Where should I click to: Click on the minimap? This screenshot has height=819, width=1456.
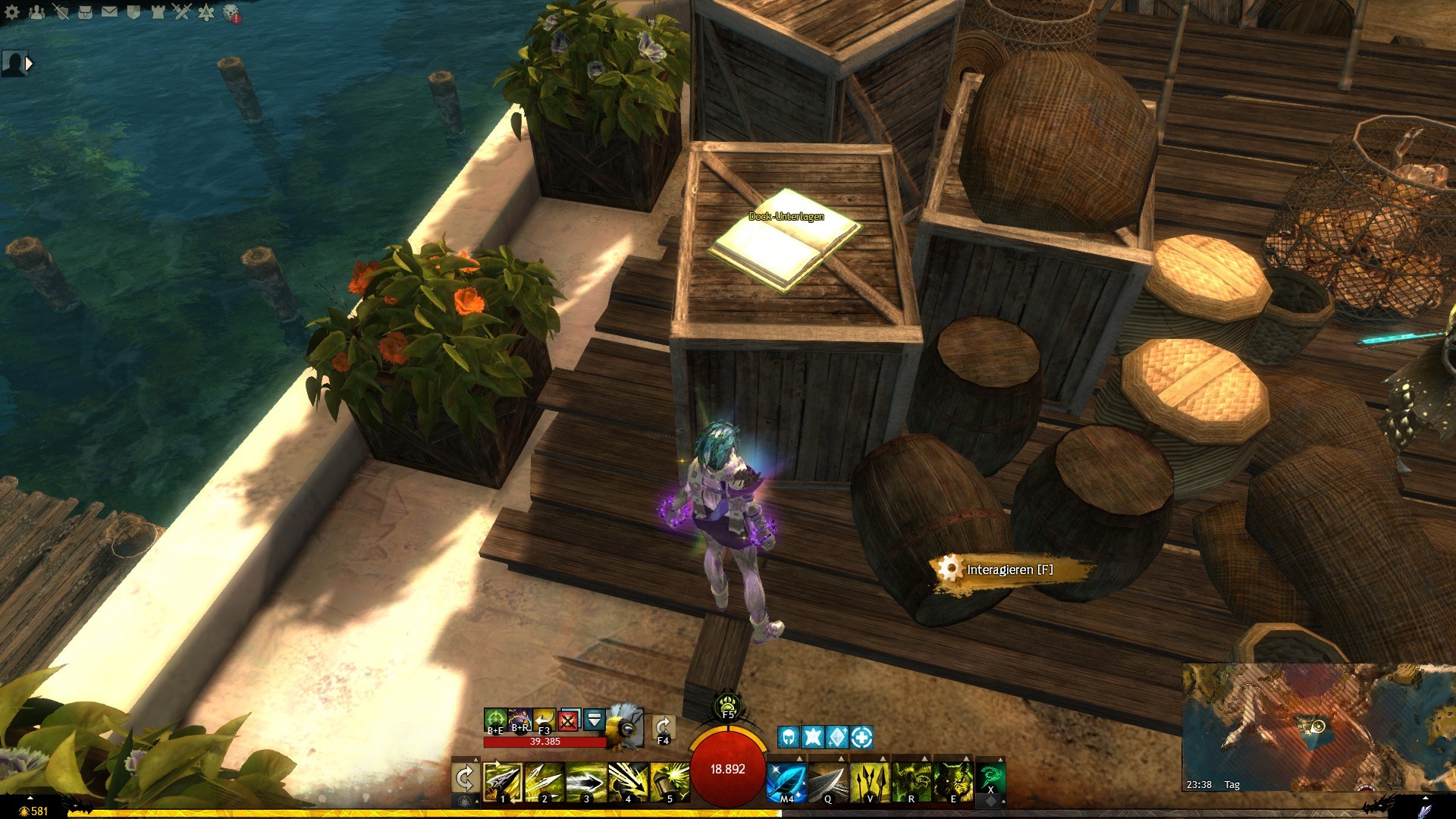click(1318, 726)
